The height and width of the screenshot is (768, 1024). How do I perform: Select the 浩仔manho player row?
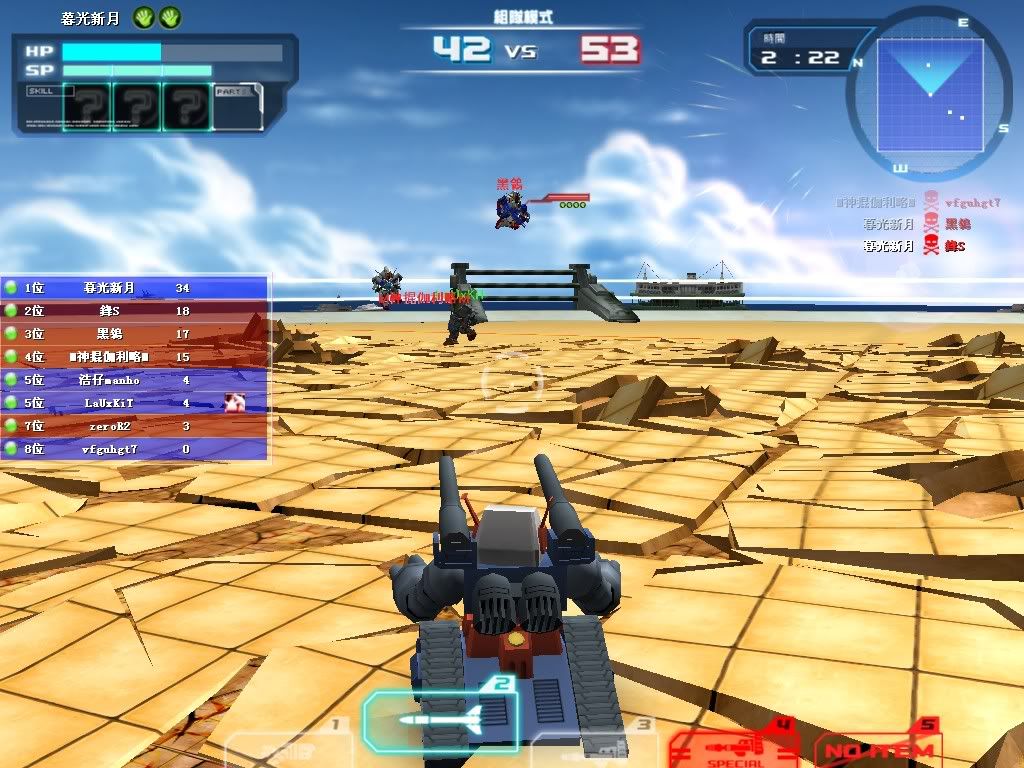[x=135, y=380]
